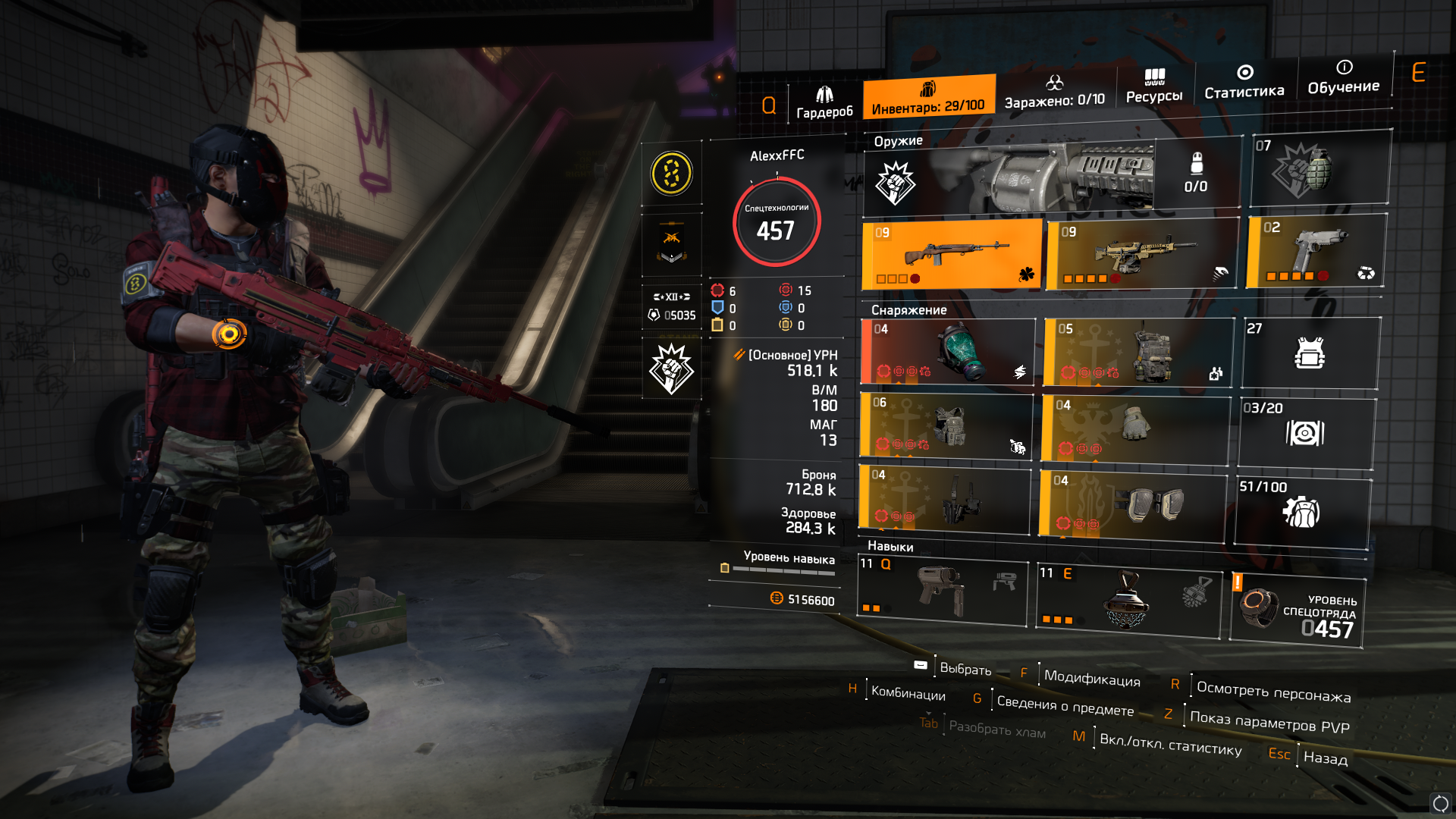Viewport: 1456px width, 819px height.
Task: Select the grenade slot
Action: tap(1319, 168)
